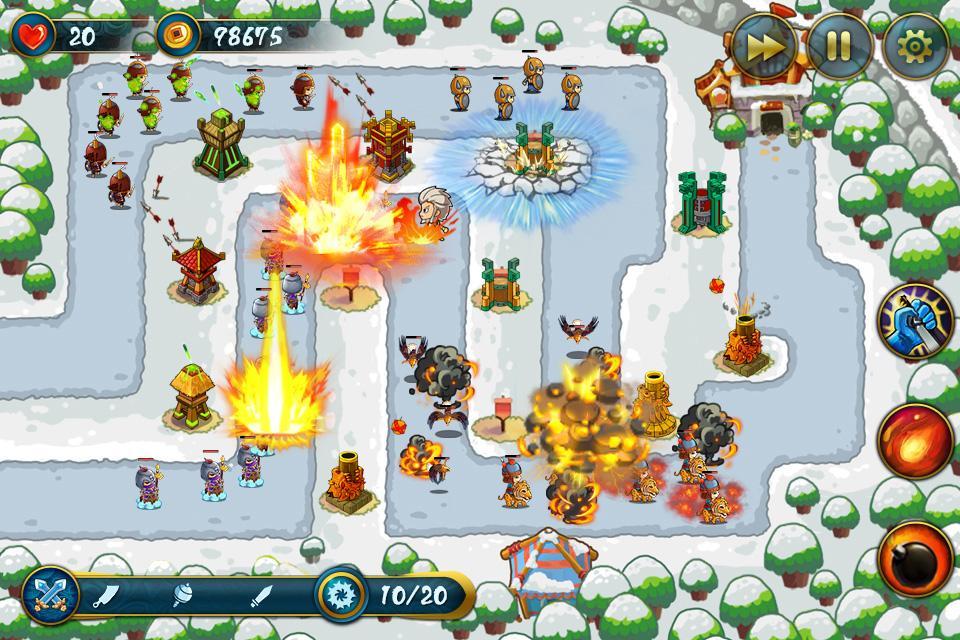The width and height of the screenshot is (960, 640).
Task: Select the crossed swords icon
Action: (48, 596)
